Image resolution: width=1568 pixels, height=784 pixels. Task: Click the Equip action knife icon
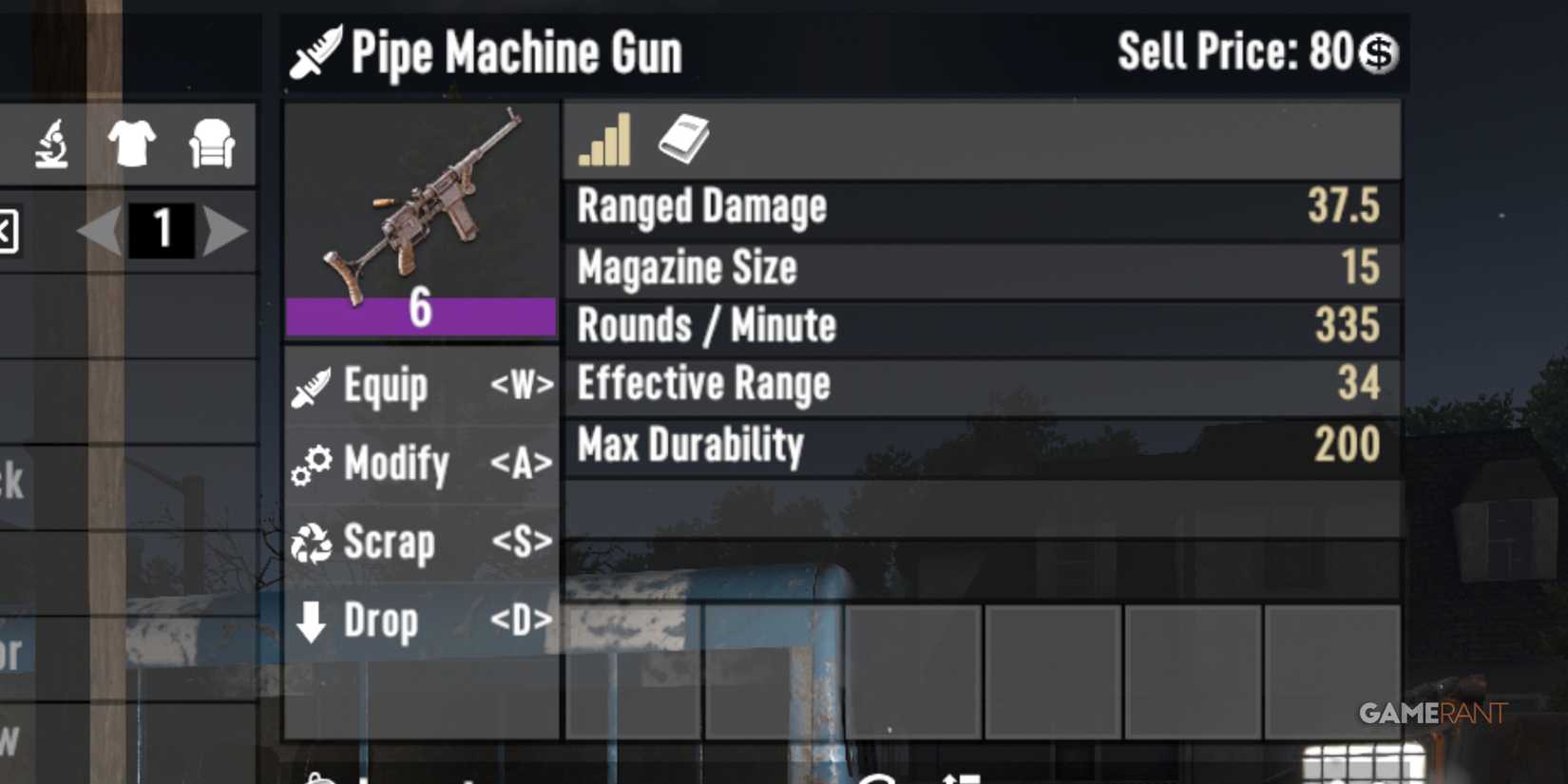[310, 385]
